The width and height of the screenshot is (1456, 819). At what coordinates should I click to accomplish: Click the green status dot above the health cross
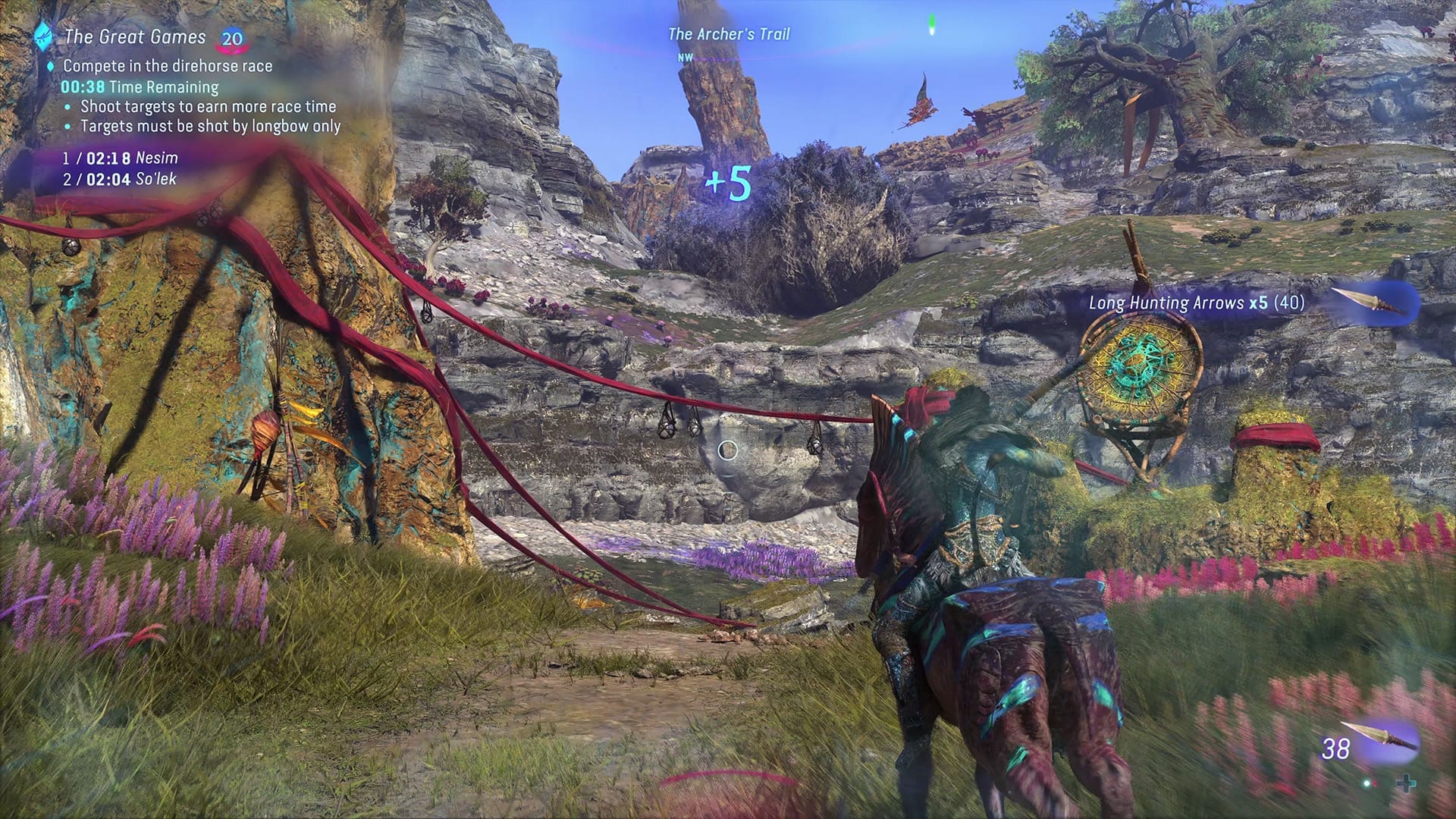pos(1367,784)
